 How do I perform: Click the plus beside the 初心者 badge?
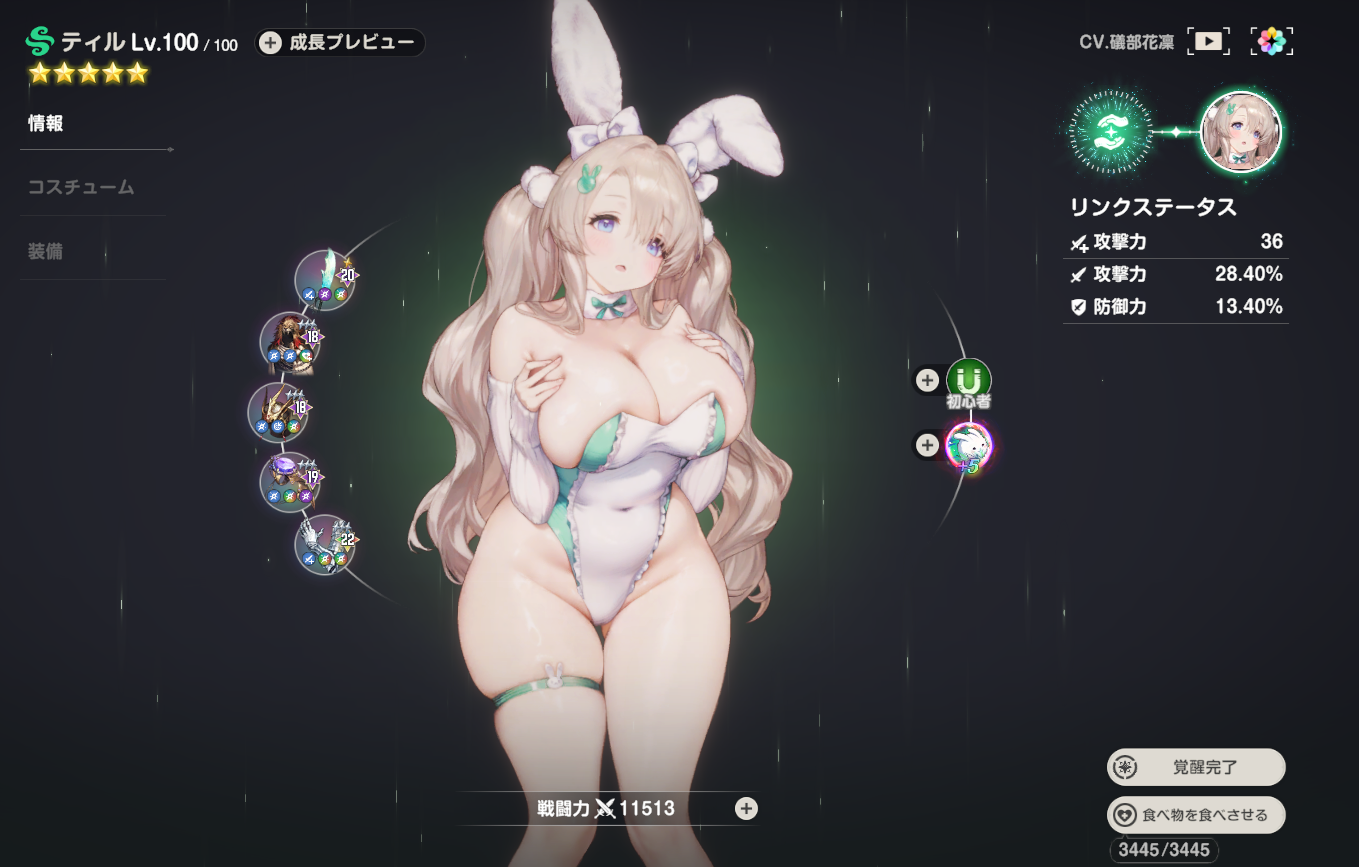[927, 380]
